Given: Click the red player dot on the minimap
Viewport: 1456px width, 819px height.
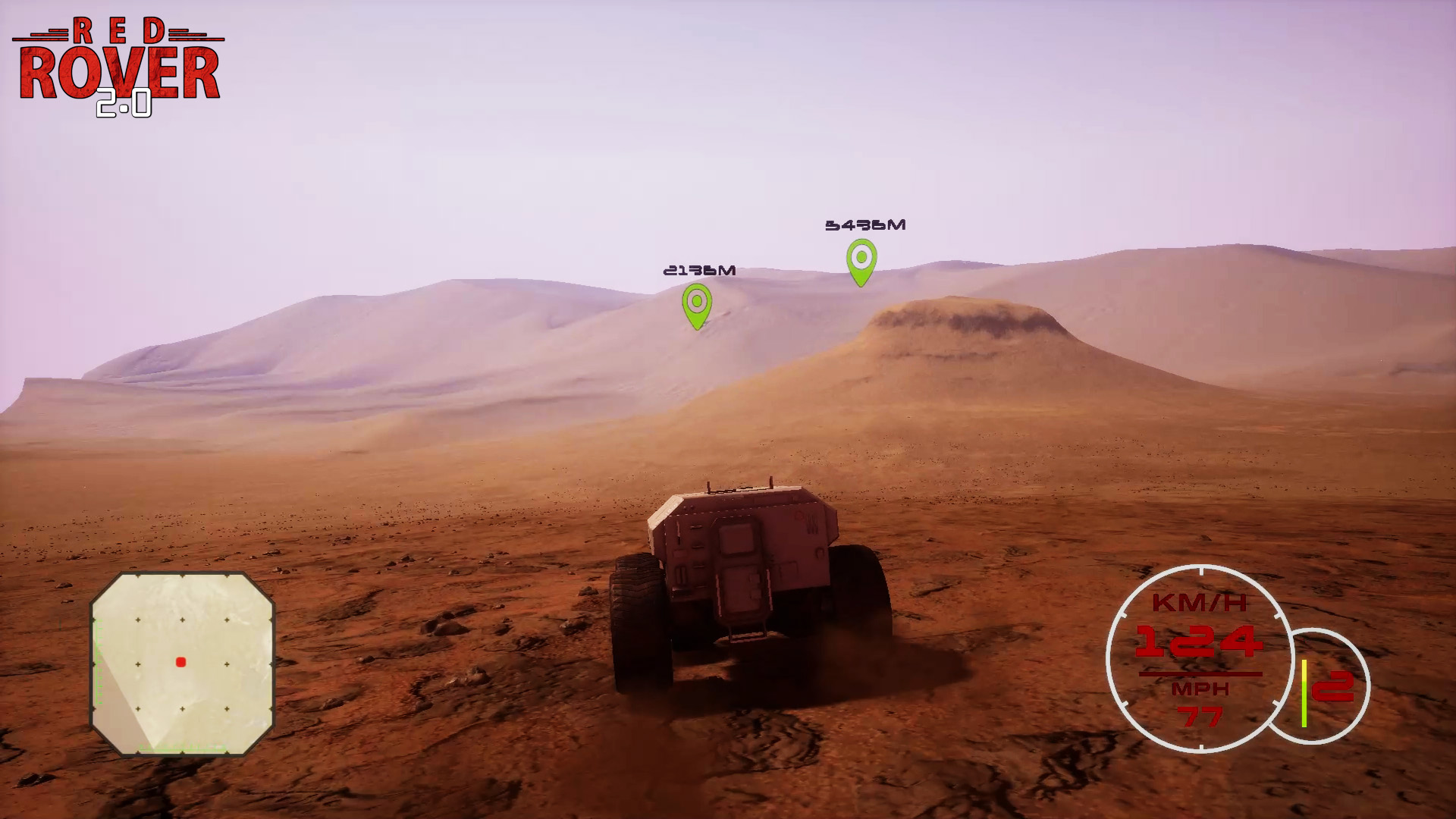Looking at the screenshot, I should [x=180, y=661].
